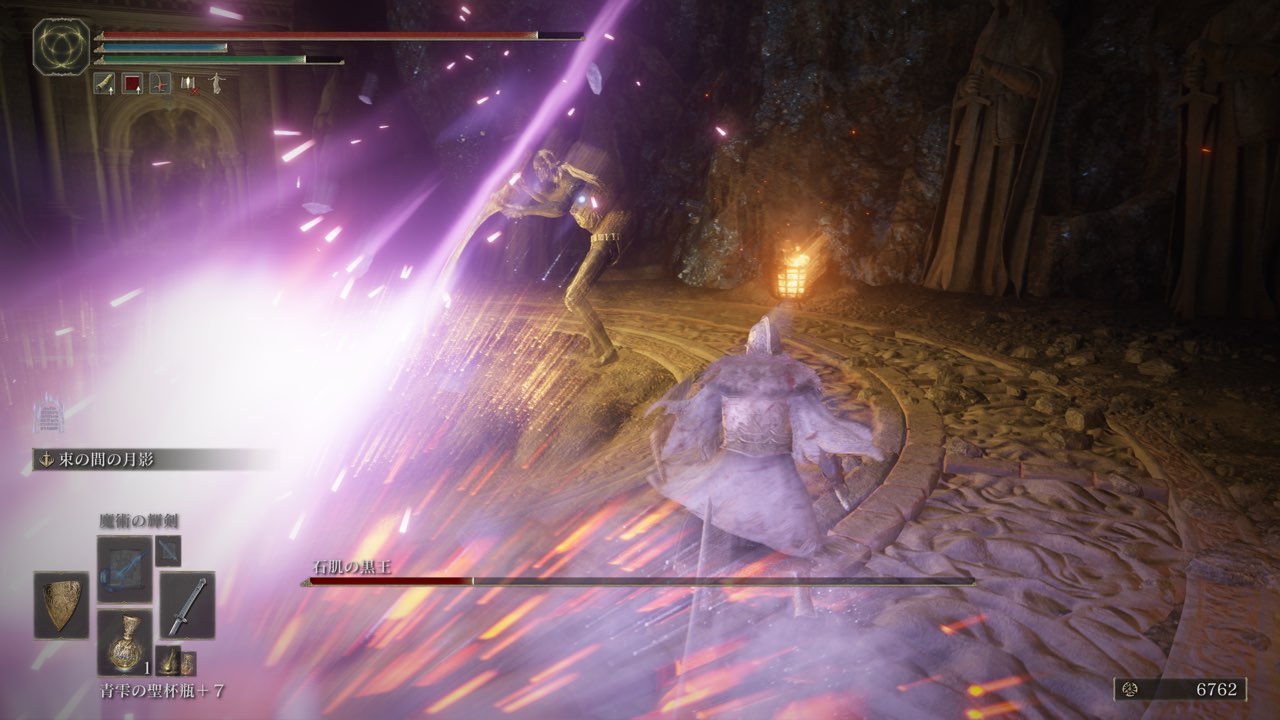1280x720 pixels.
Task: Click the small next-item icons by the flask
Action: point(175,661)
